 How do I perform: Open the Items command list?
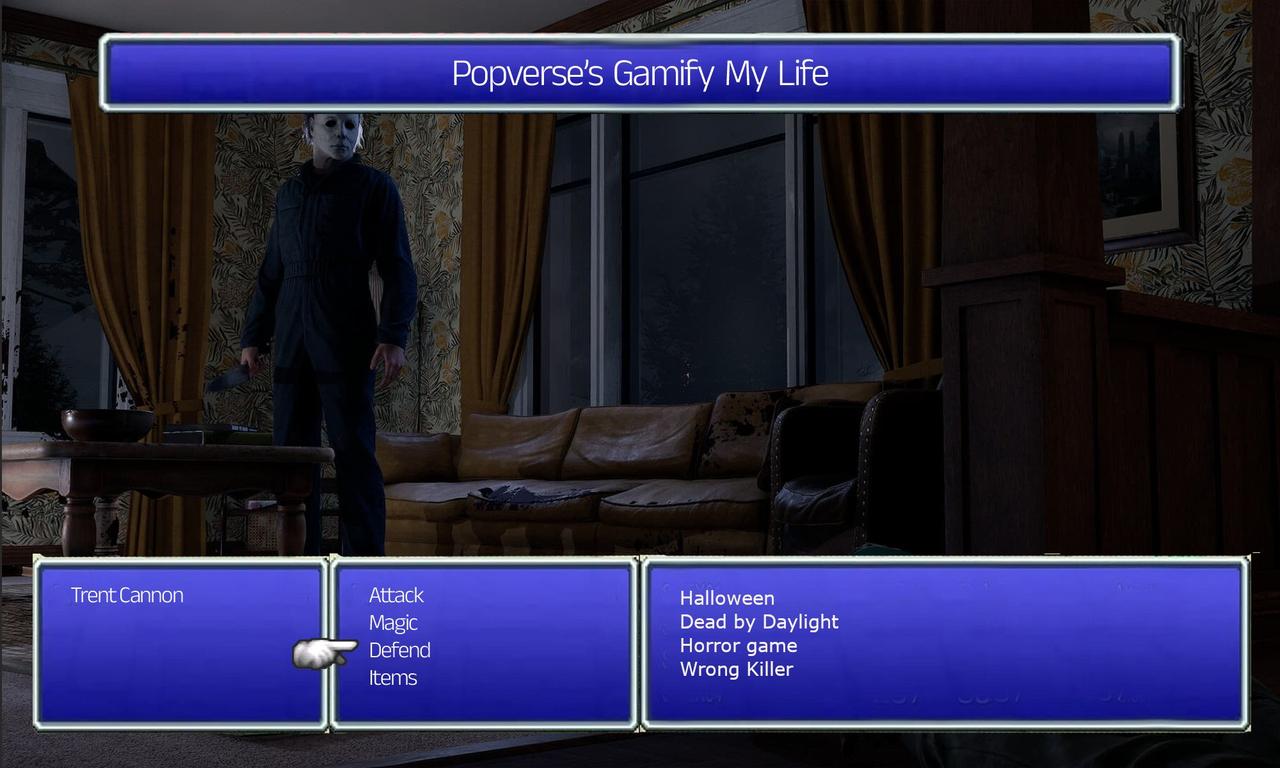pyautogui.click(x=393, y=677)
